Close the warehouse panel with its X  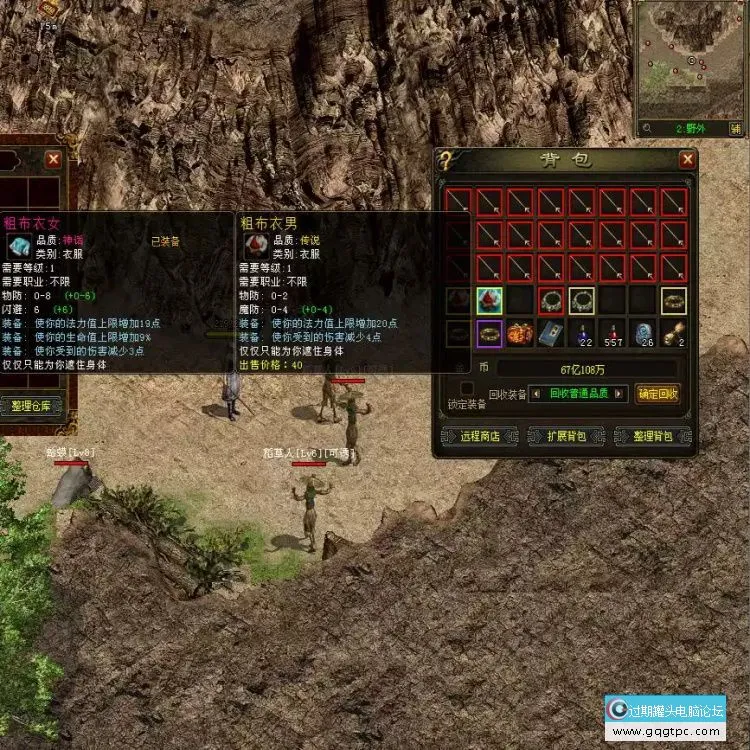(53, 158)
